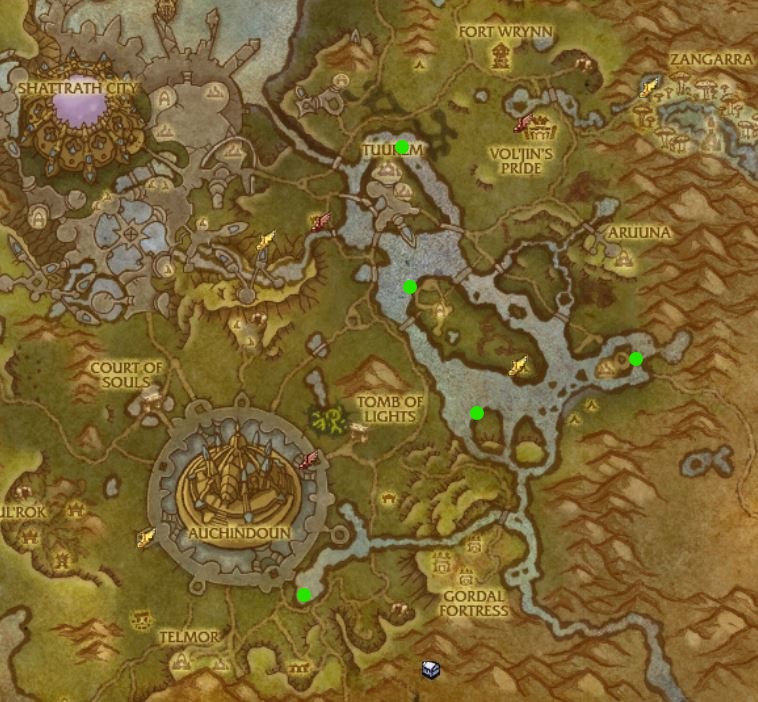Choose the red blade marker on Auchindoun's ring
Viewport: 758px width, 702px height.
tap(309, 461)
